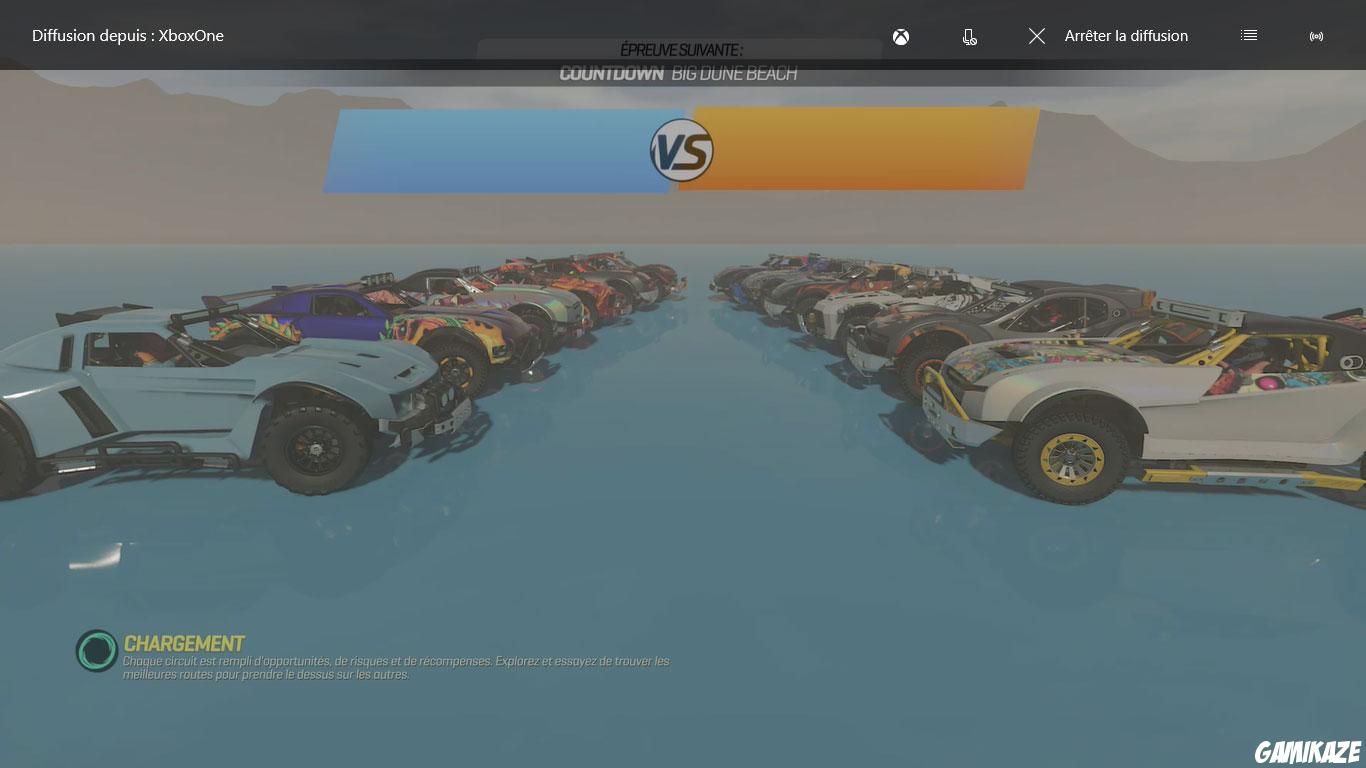Click the circular Chargement loading spinner

pos(96,652)
